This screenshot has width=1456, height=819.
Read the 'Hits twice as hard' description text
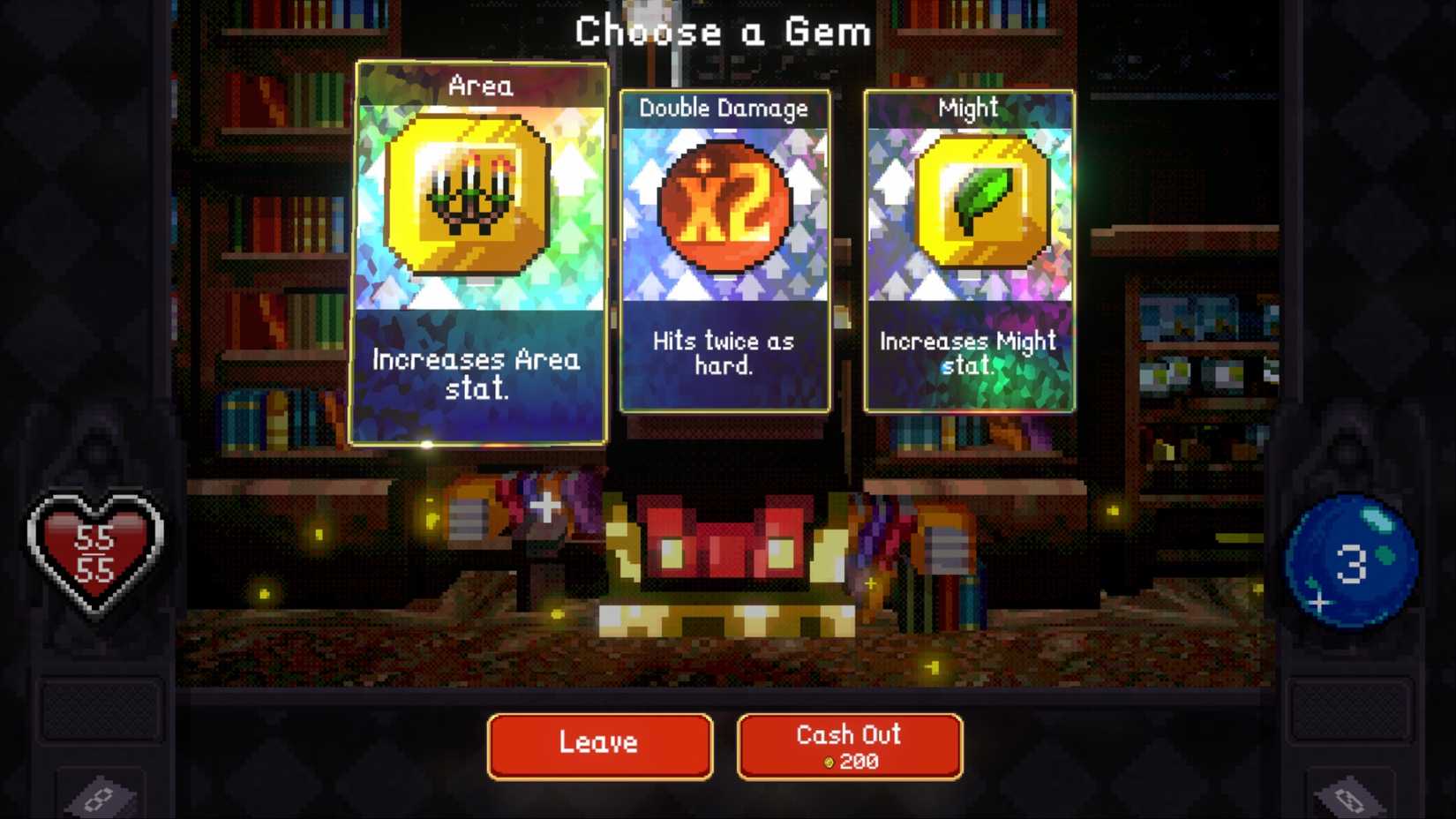(x=724, y=353)
